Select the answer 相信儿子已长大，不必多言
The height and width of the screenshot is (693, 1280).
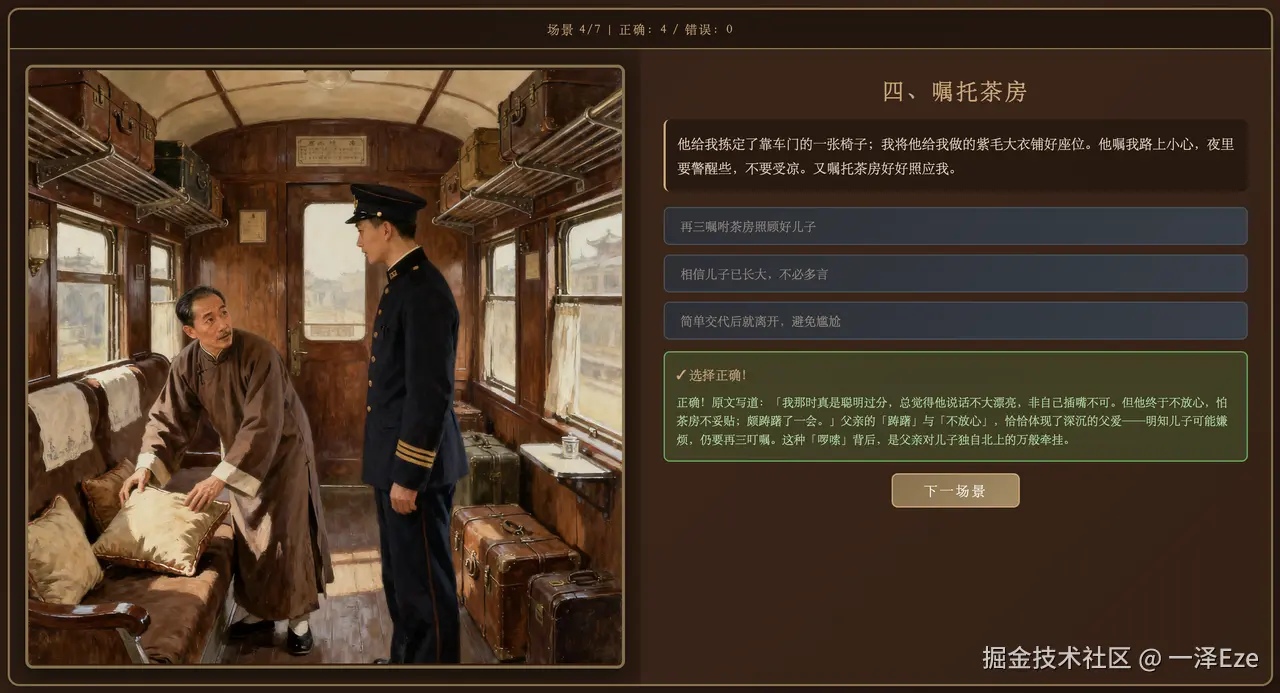955,274
